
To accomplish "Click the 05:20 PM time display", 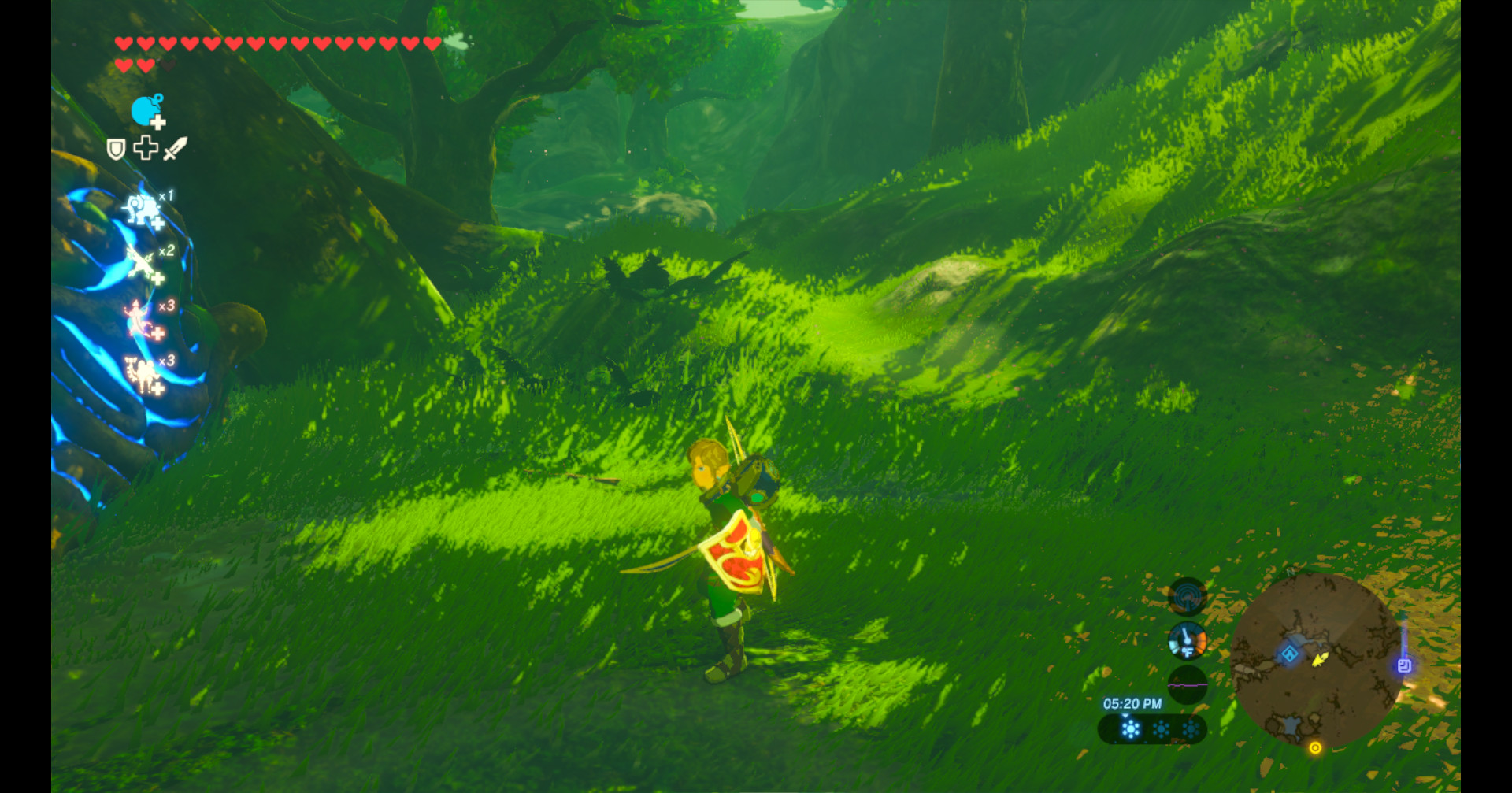I will click(x=1133, y=702).
